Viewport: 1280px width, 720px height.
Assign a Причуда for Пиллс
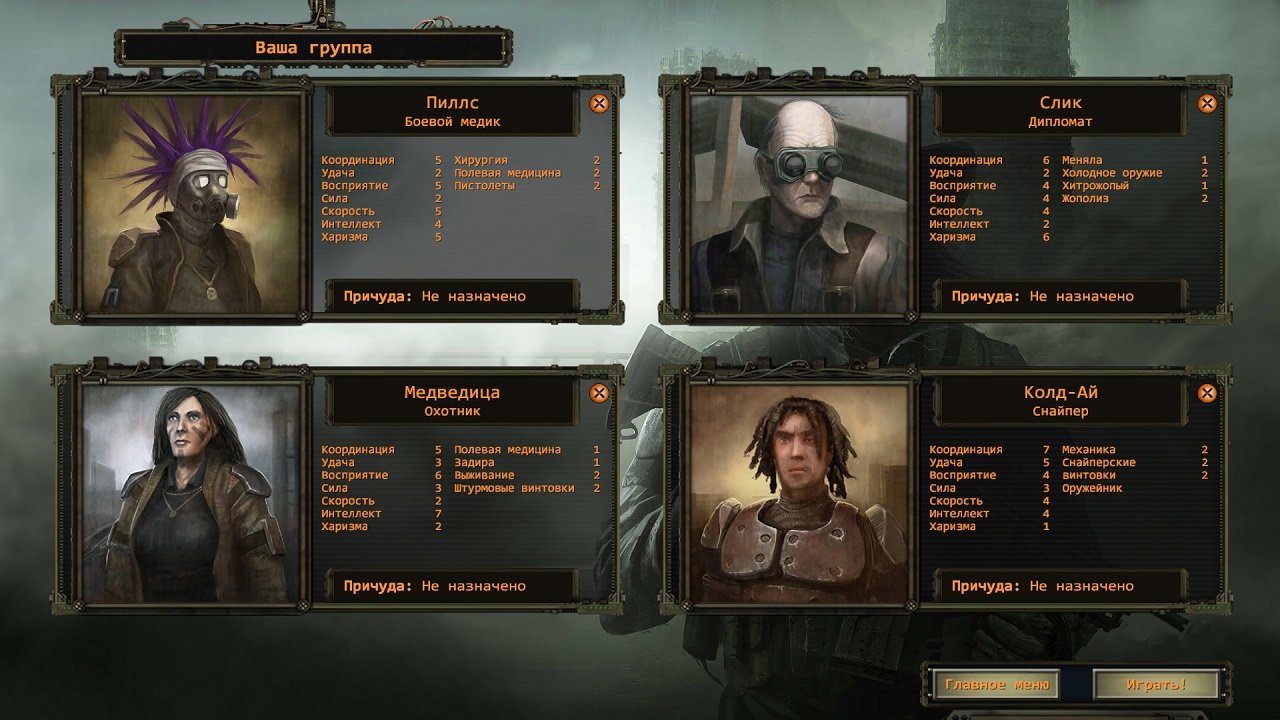coord(450,295)
